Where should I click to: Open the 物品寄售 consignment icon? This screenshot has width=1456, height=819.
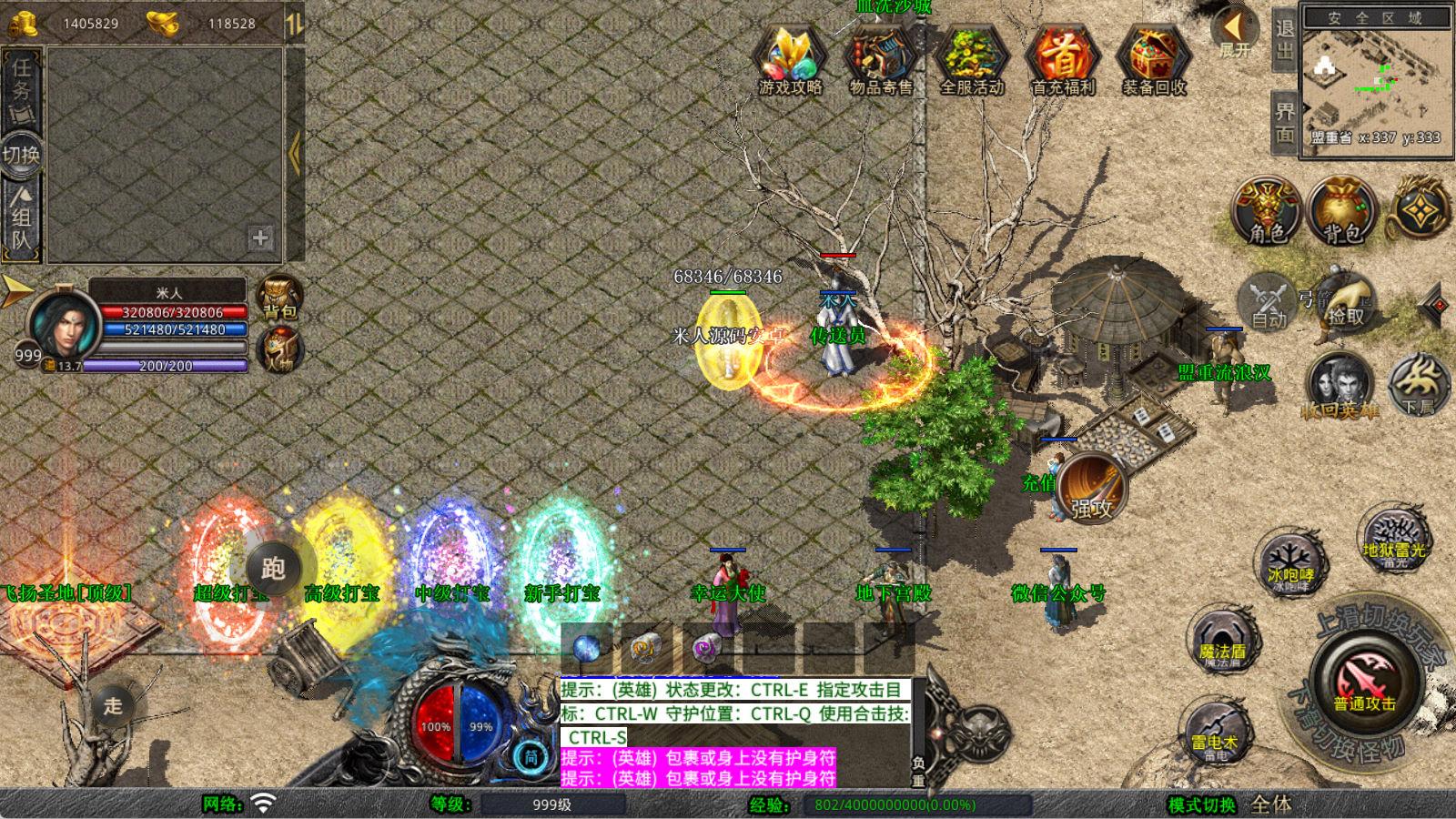pos(880,60)
